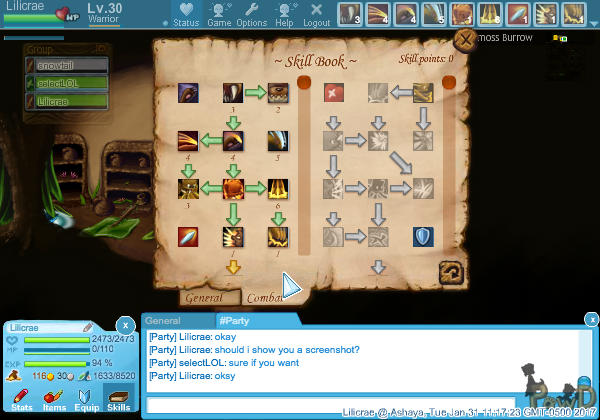
Task: Open the Items inventory
Action: [x=54, y=398]
